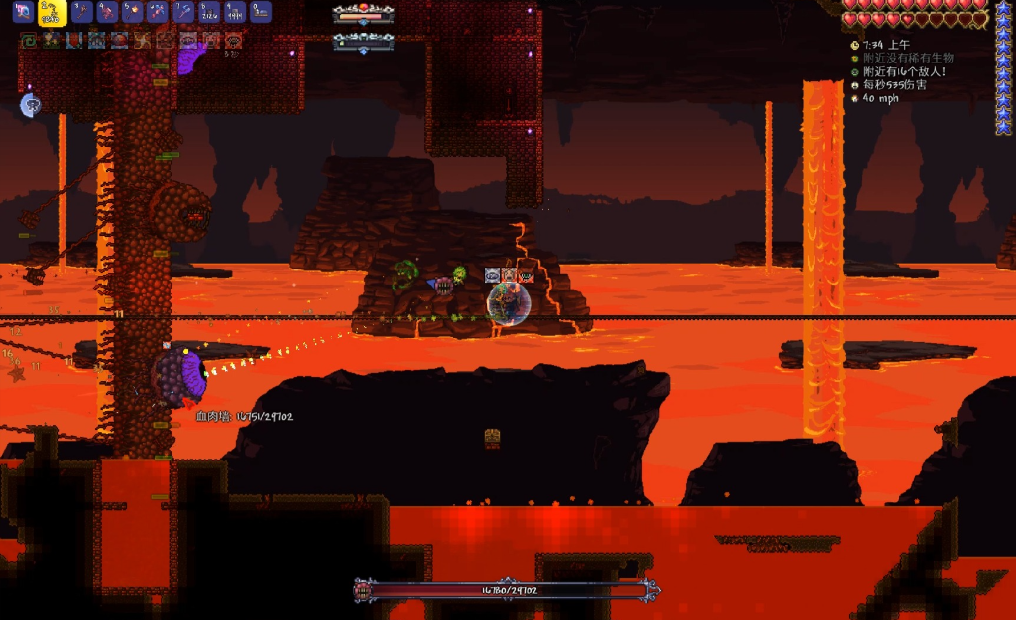Select the staff in hotbar slot 3

82,12
